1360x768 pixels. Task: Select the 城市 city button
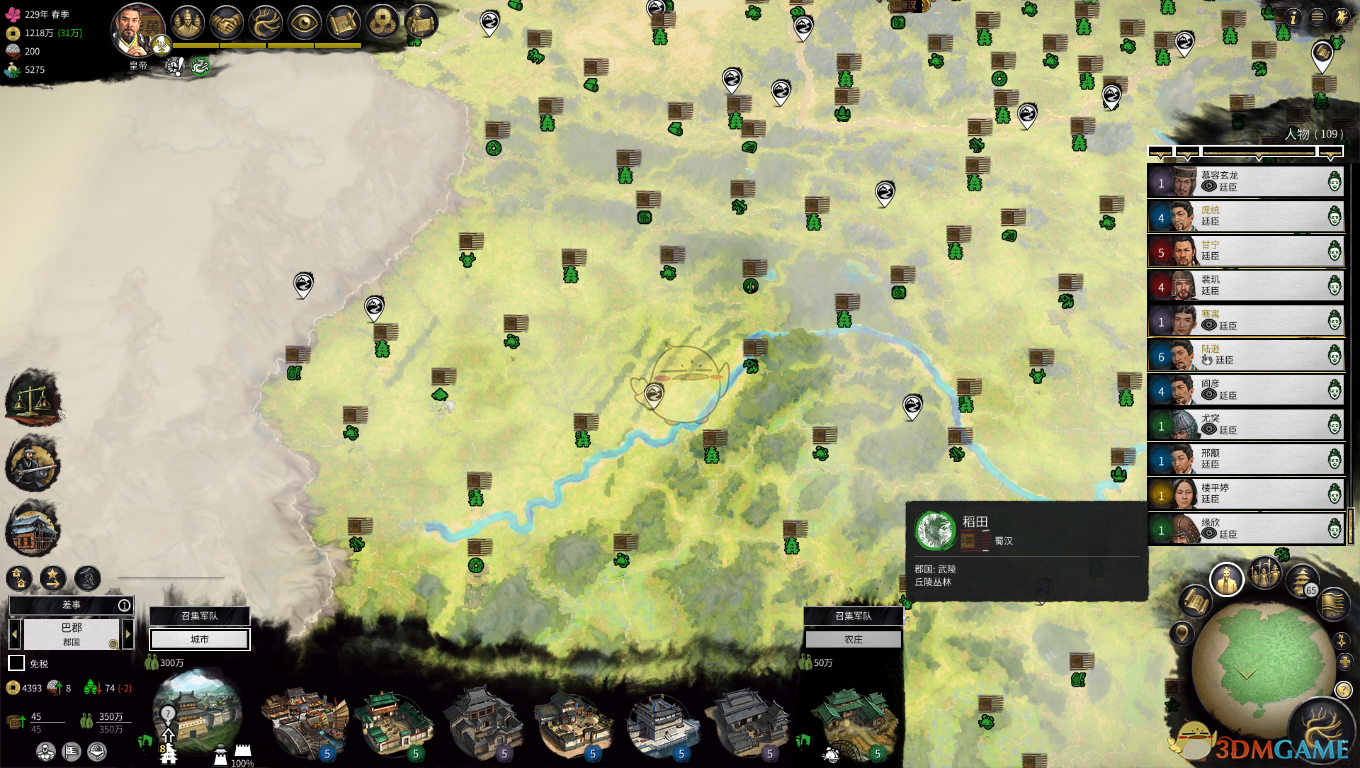coord(199,639)
